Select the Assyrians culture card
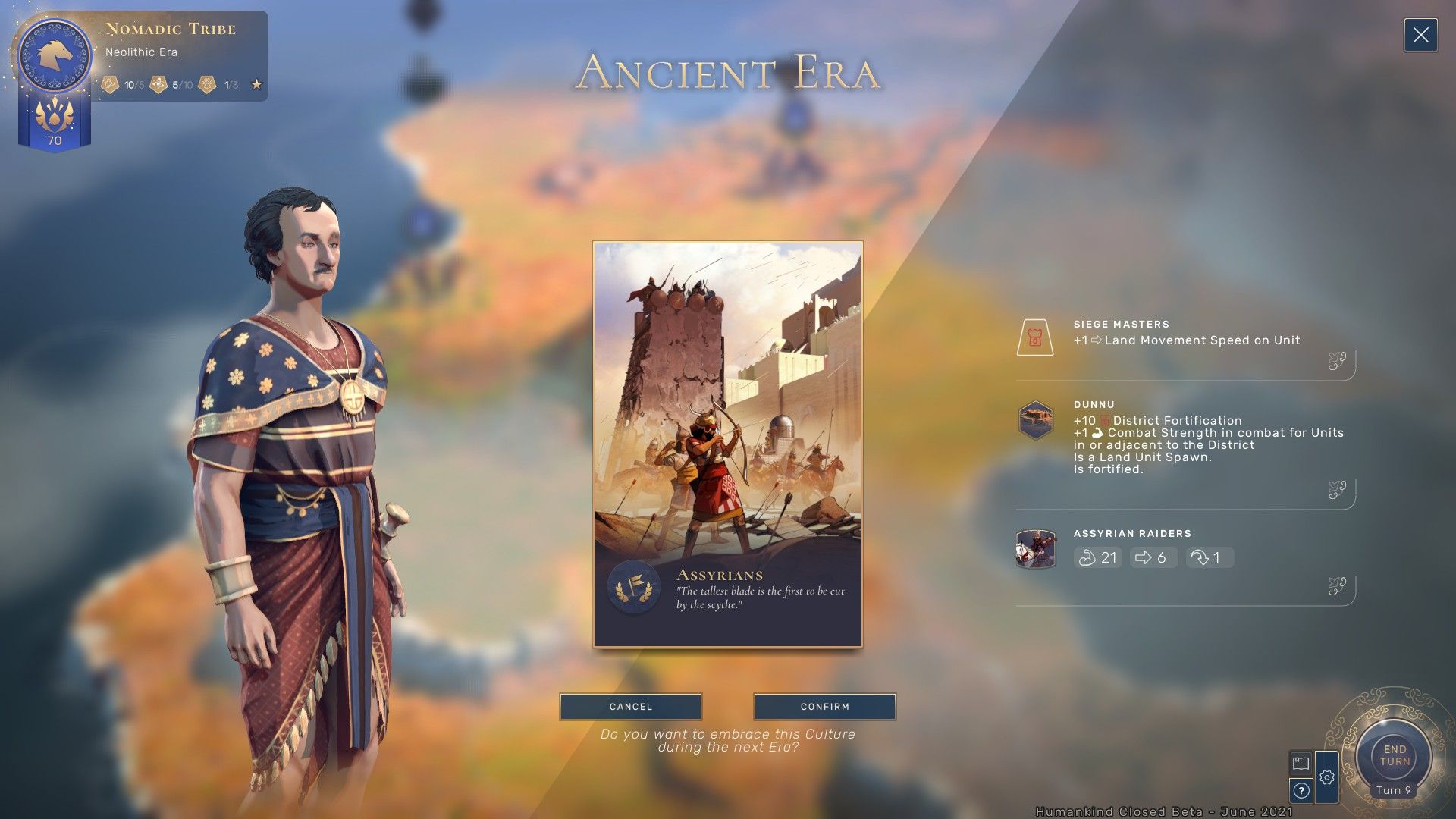The height and width of the screenshot is (819, 1456). click(x=727, y=444)
